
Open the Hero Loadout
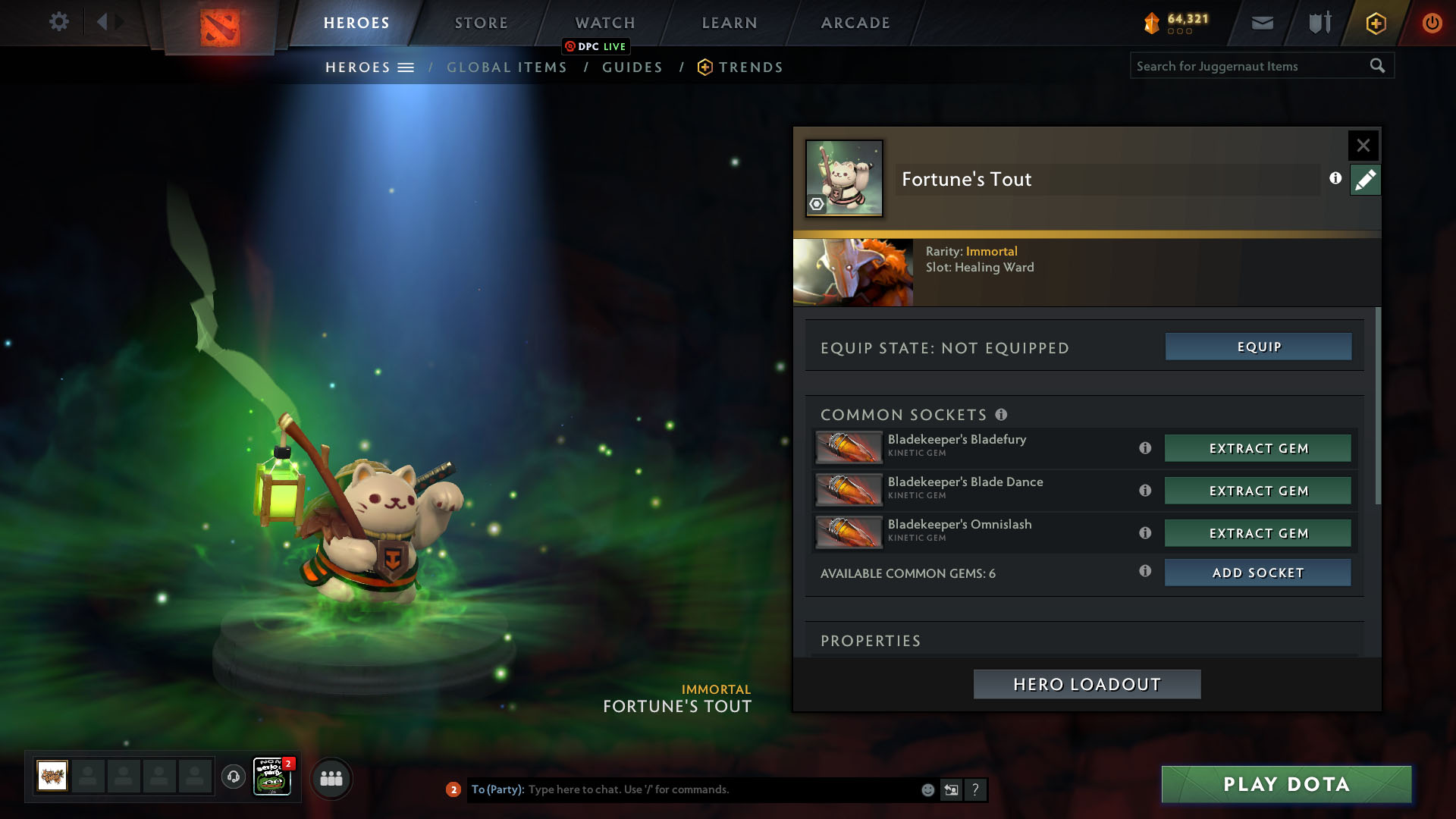[1087, 684]
